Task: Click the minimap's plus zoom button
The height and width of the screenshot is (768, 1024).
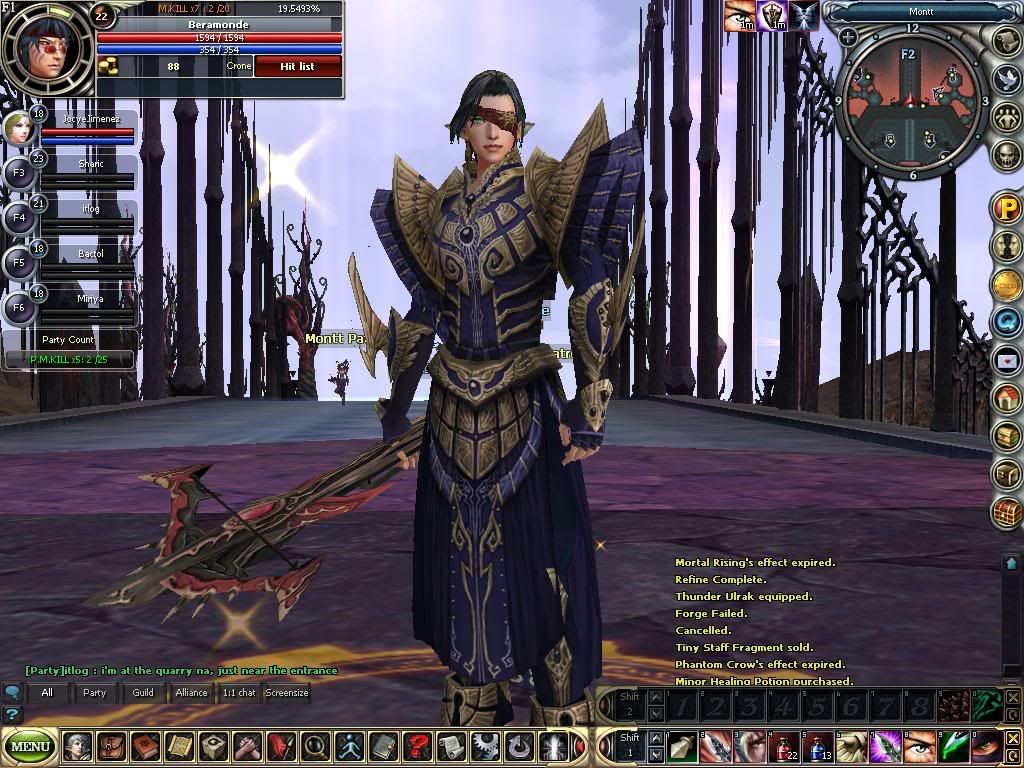Action: (x=848, y=38)
